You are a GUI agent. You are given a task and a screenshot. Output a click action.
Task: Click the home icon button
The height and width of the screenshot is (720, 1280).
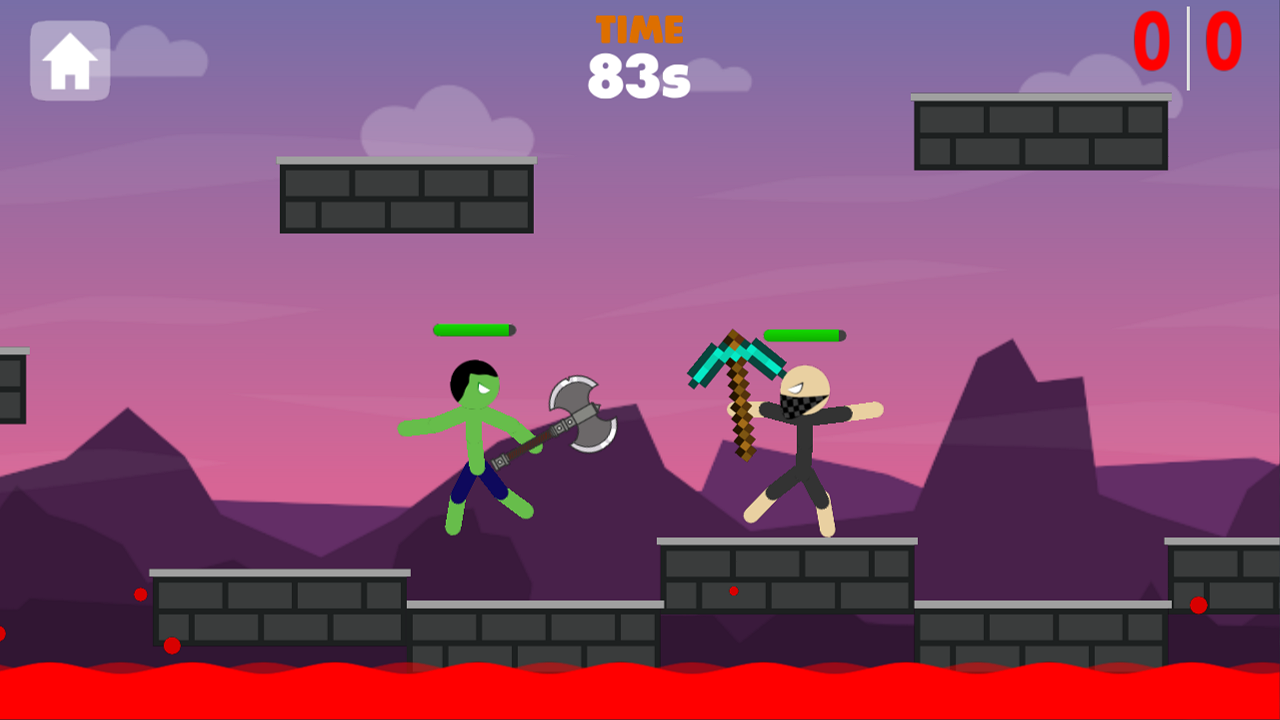pos(68,60)
